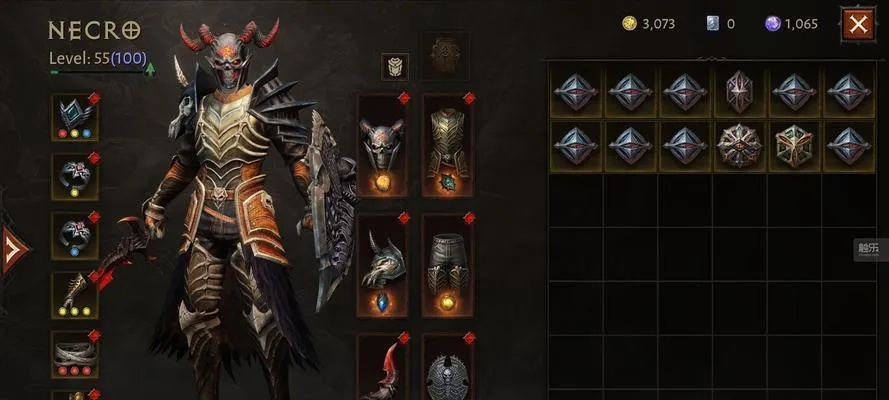Select the red curved dagger weapon slot
This screenshot has width=889, height=400.
[382, 368]
